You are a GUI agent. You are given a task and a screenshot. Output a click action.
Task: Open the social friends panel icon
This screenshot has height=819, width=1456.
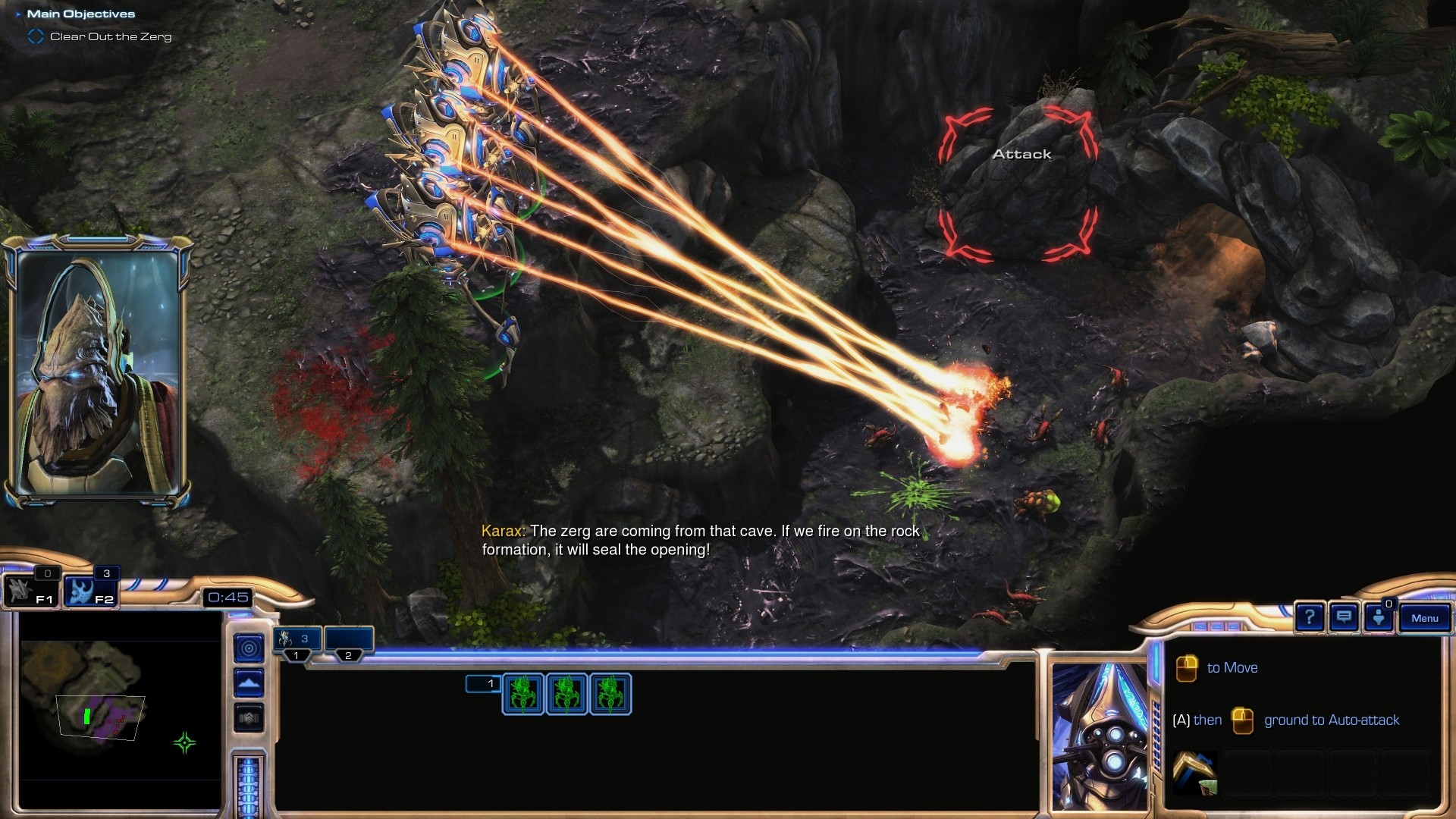1379,617
